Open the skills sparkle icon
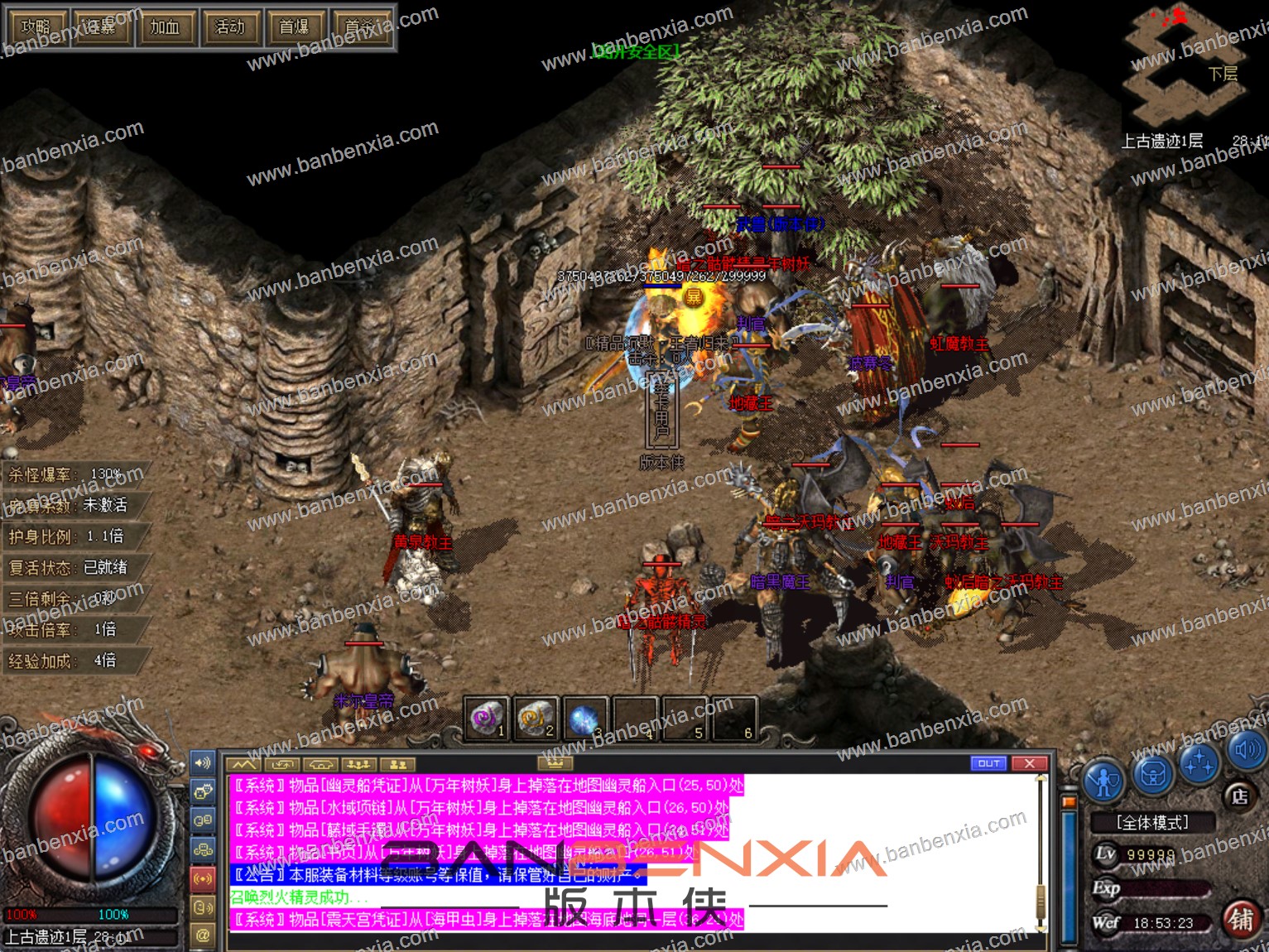The image size is (1269, 952). (1199, 762)
